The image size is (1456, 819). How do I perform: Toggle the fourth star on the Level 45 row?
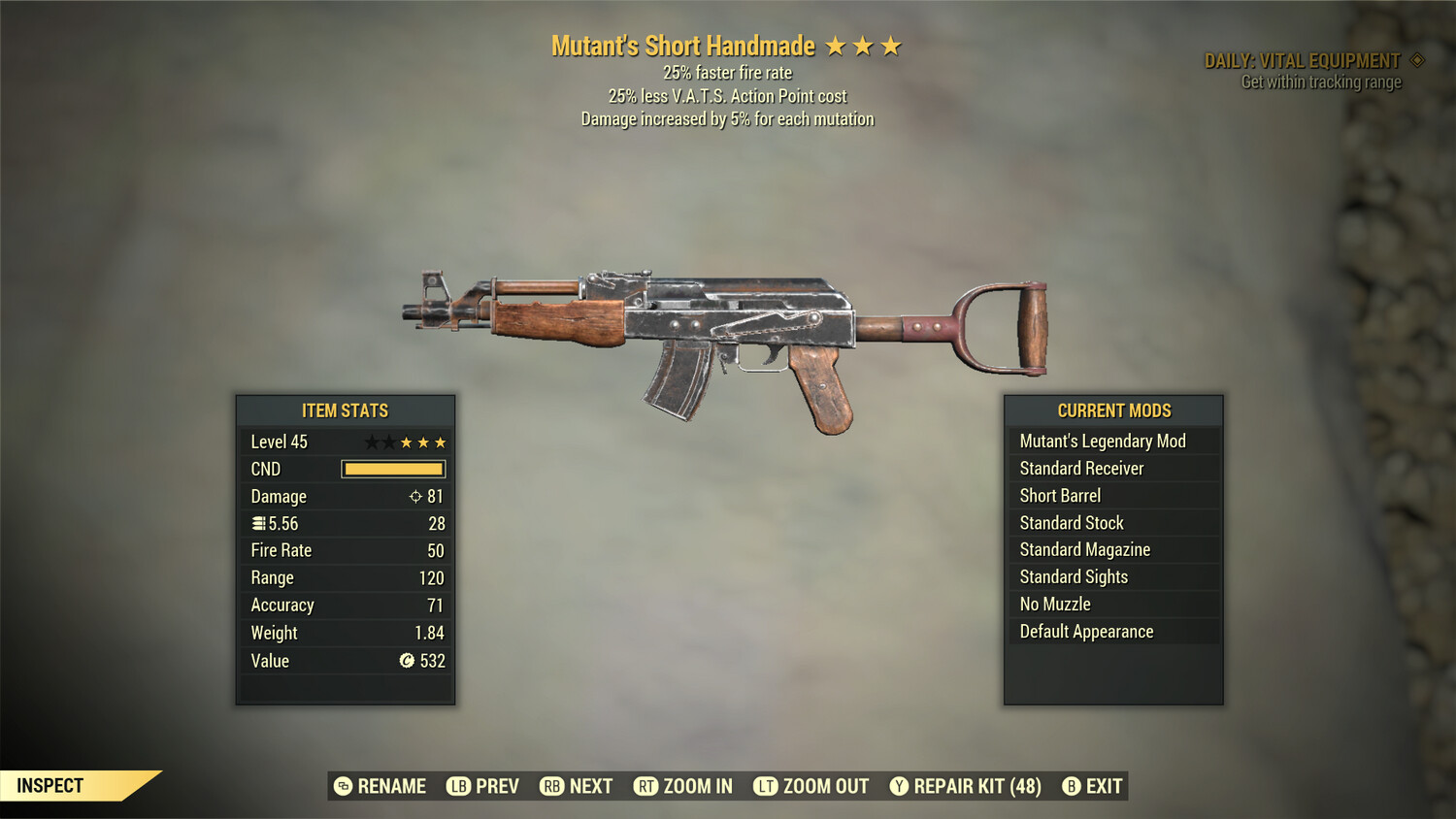tap(422, 442)
